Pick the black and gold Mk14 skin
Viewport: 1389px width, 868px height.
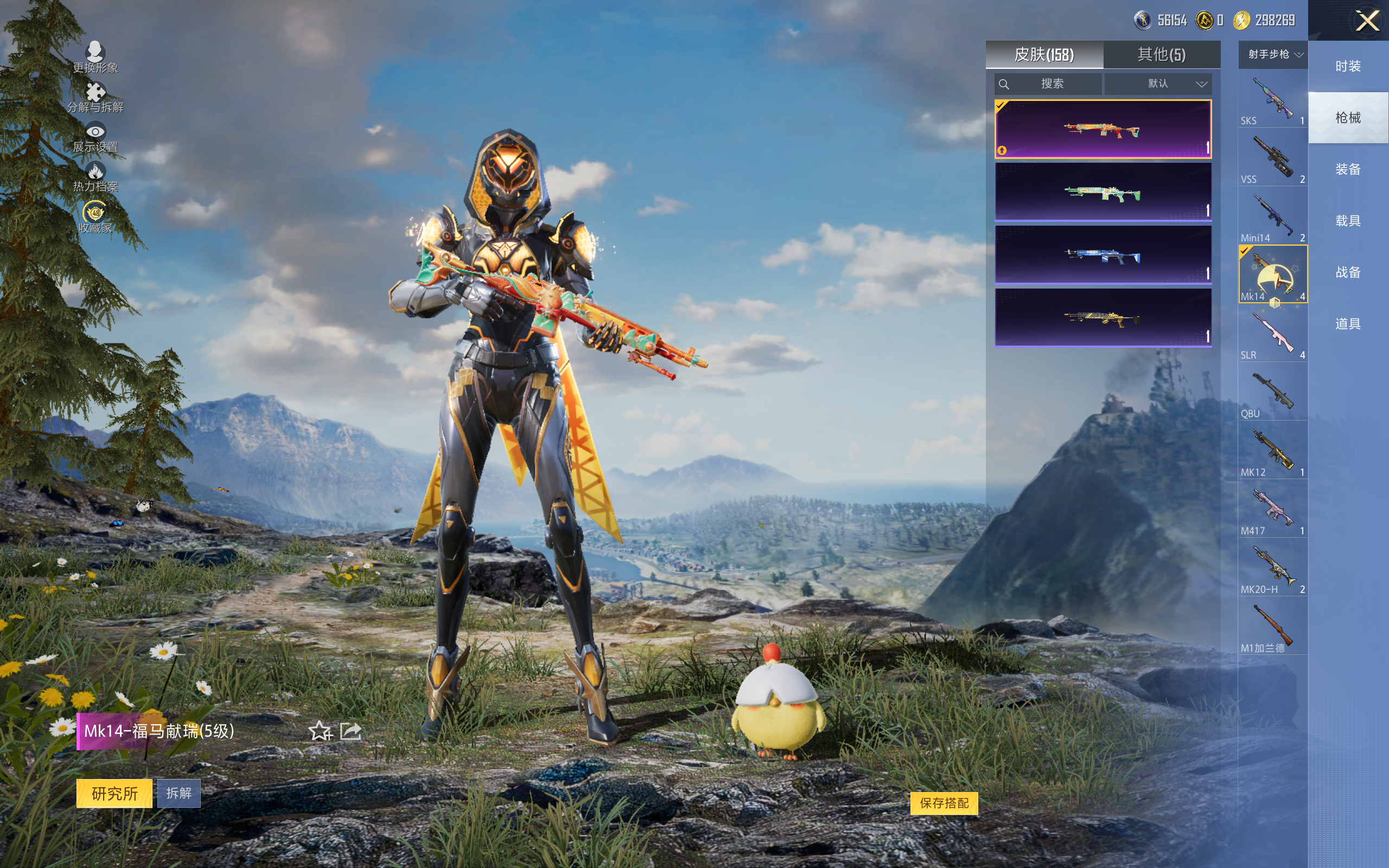point(1103,317)
